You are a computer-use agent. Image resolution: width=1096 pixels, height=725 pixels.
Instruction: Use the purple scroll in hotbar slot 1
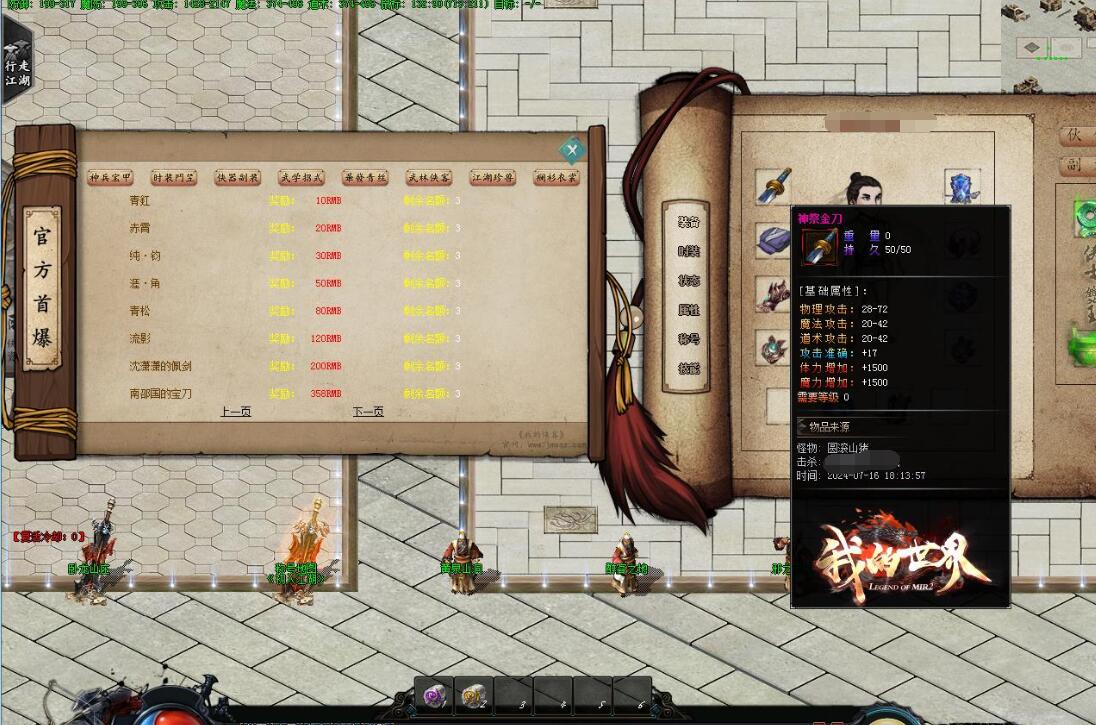click(x=435, y=696)
